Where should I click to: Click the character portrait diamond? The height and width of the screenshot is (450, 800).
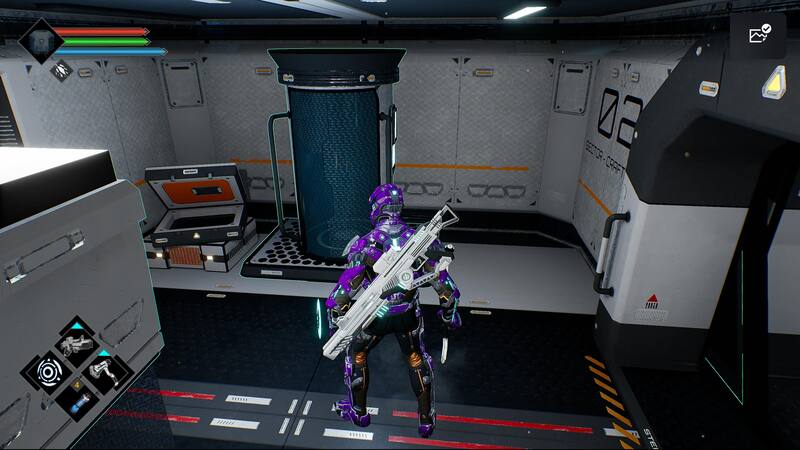[x=41, y=41]
